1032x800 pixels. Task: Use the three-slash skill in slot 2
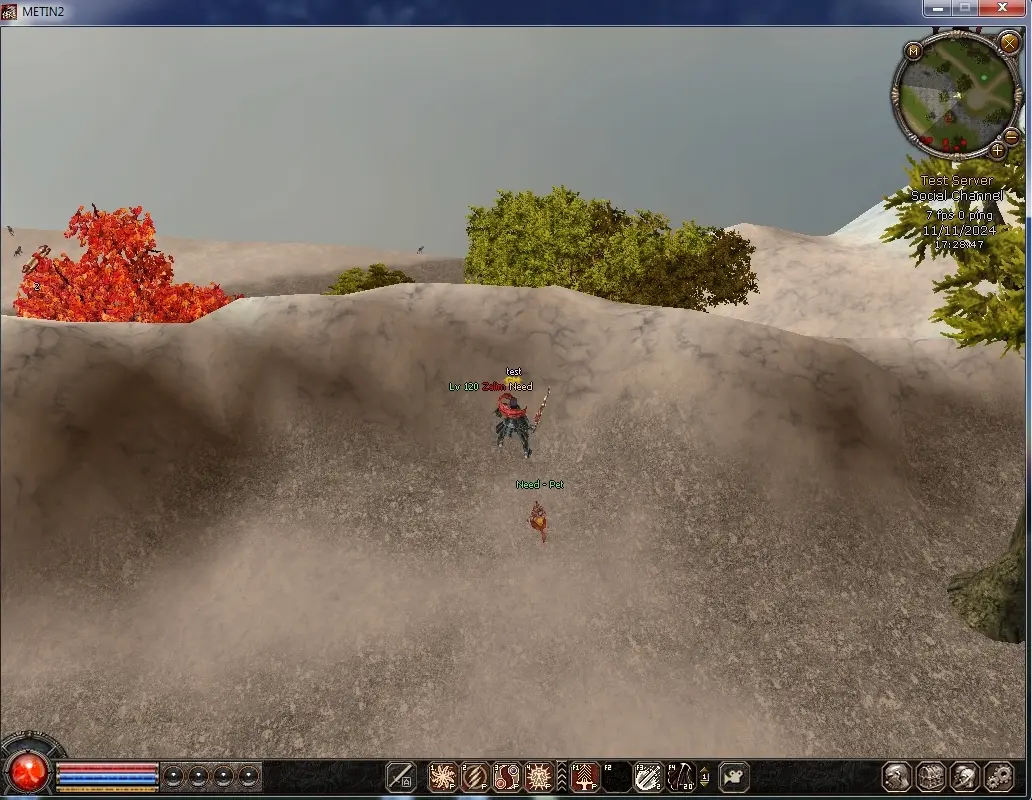pos(475,776)
